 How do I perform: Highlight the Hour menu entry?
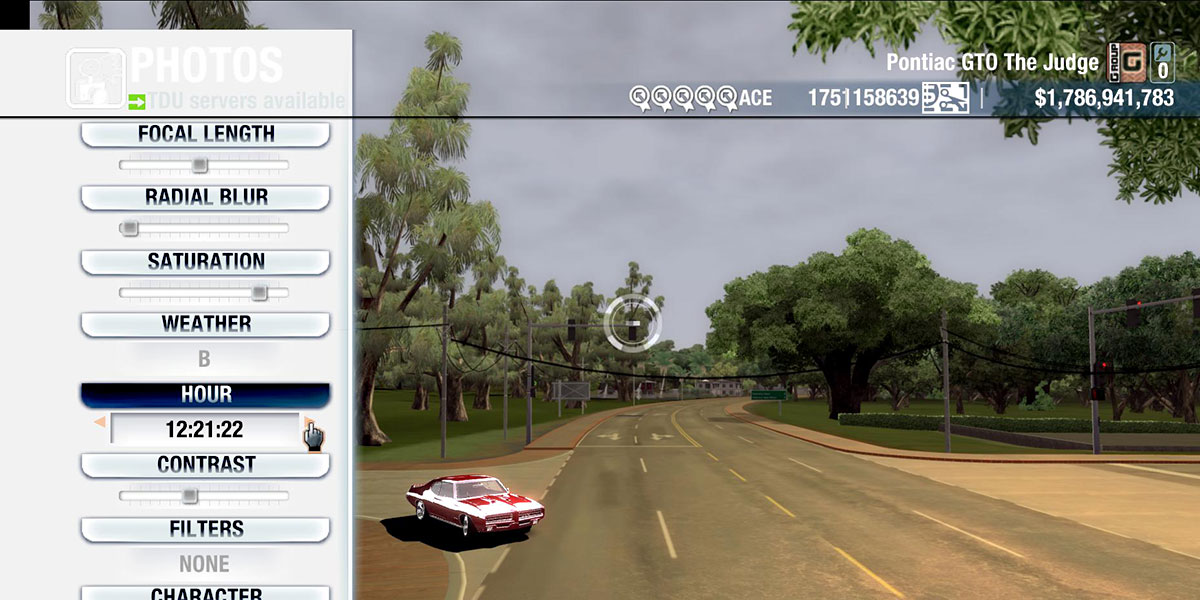[x=205, y=395]
